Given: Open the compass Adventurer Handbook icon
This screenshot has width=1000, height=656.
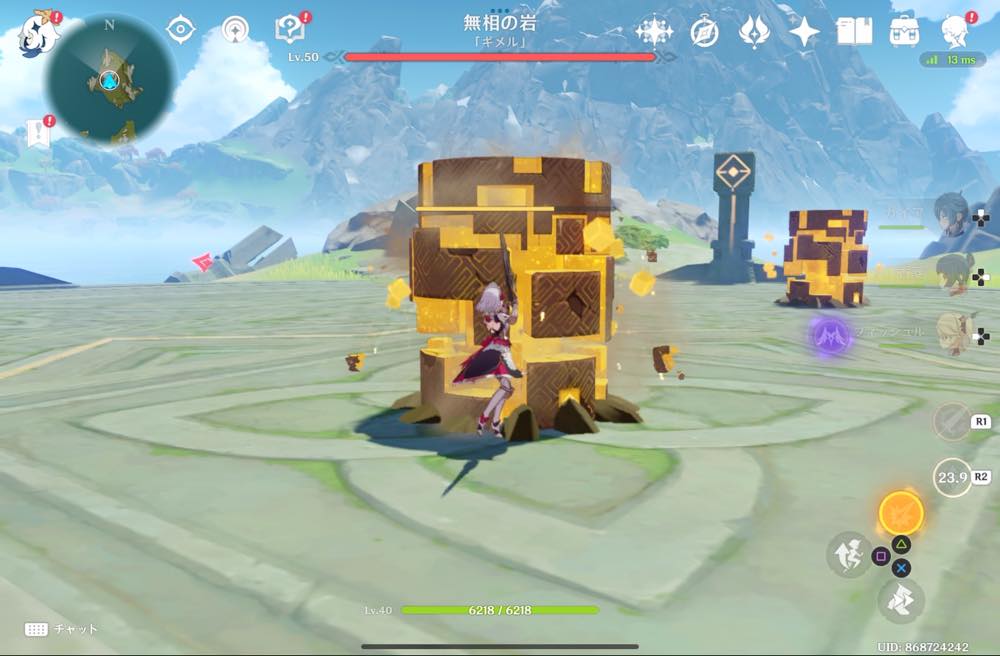Looking at the screenshot, I should point(704,32).
